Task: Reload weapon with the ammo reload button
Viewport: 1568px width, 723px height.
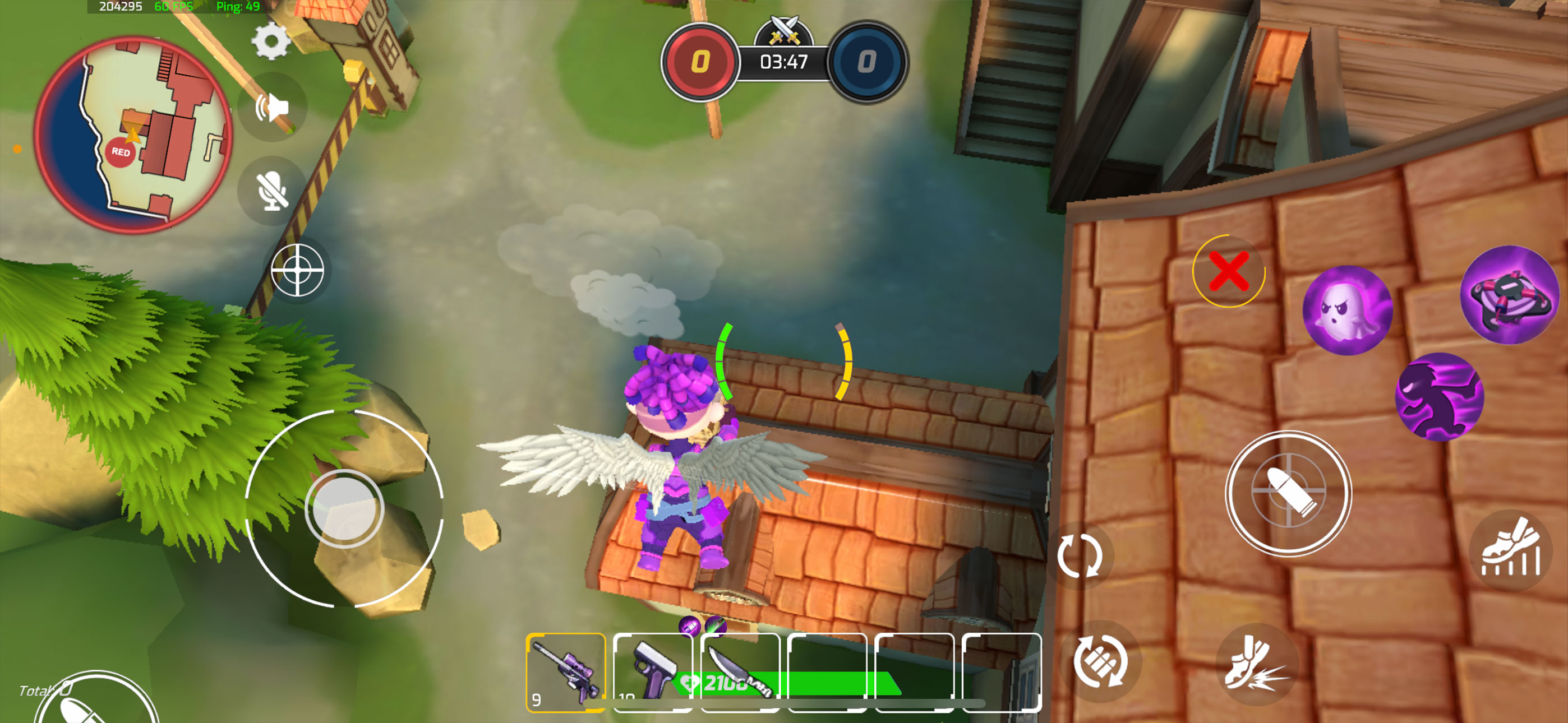Action: pyautogui.click(x=1100, y=662)
